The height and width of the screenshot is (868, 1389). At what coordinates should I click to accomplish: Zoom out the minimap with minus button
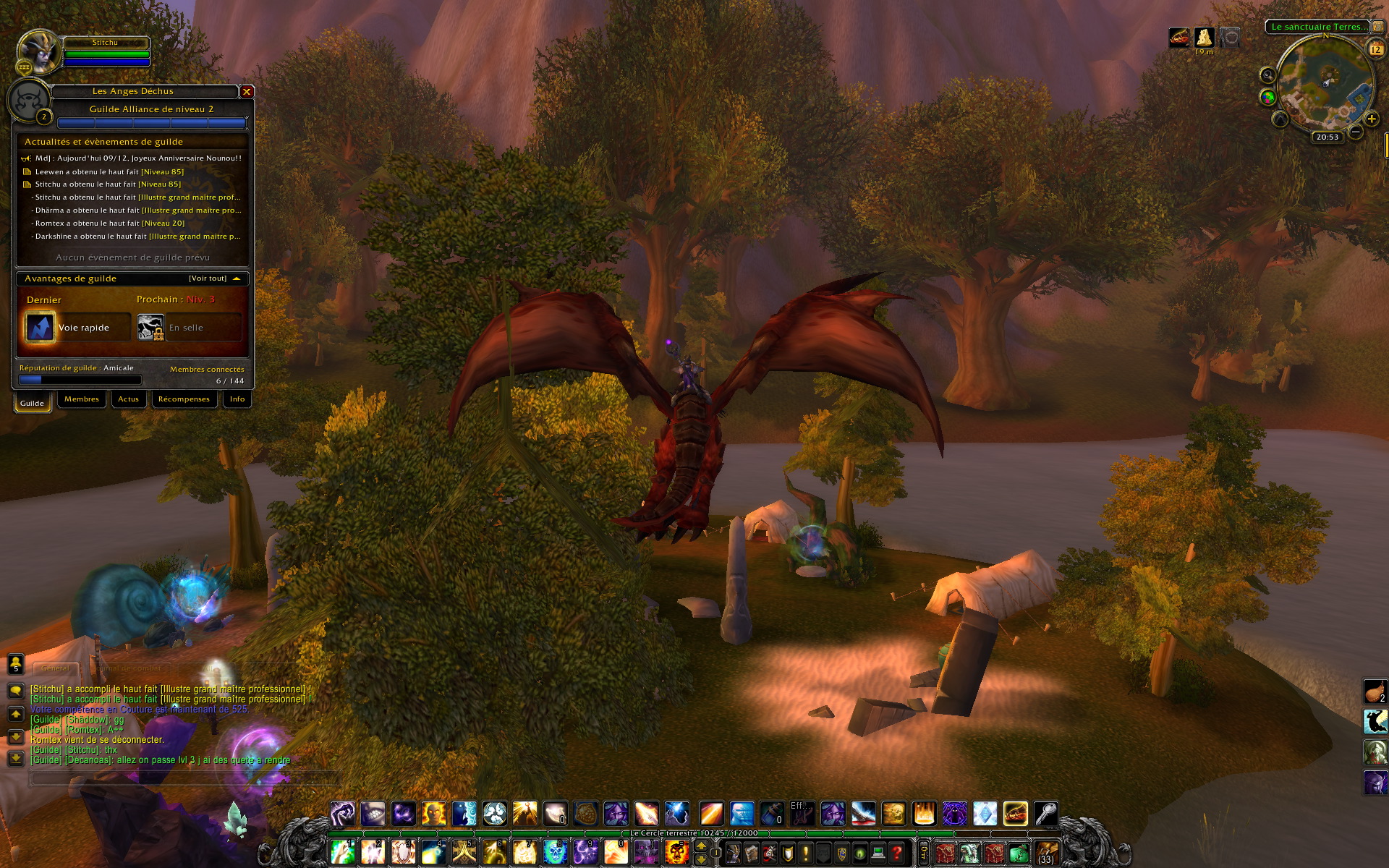pos(1356,132)
